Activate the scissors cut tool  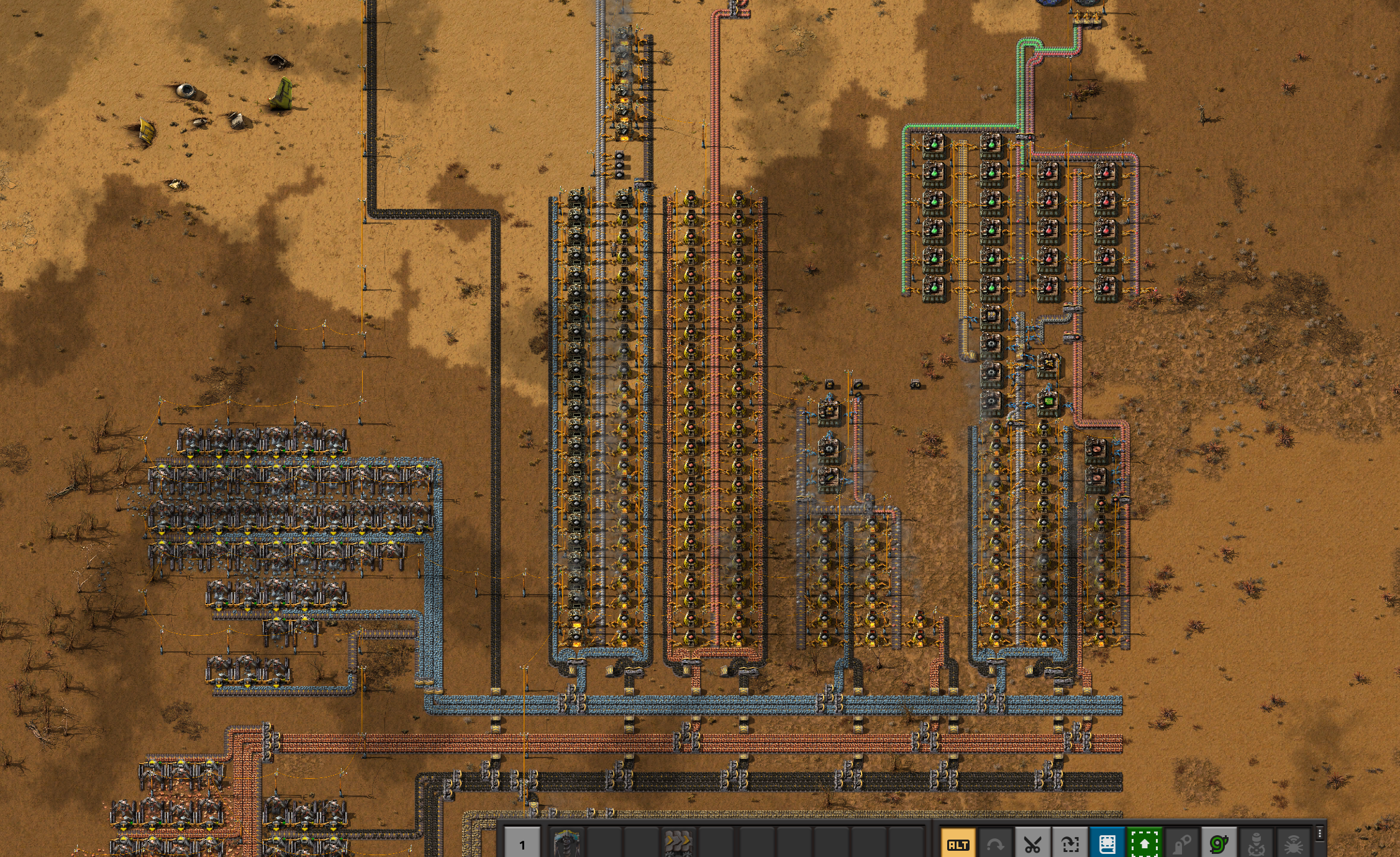click(1032, 844)
